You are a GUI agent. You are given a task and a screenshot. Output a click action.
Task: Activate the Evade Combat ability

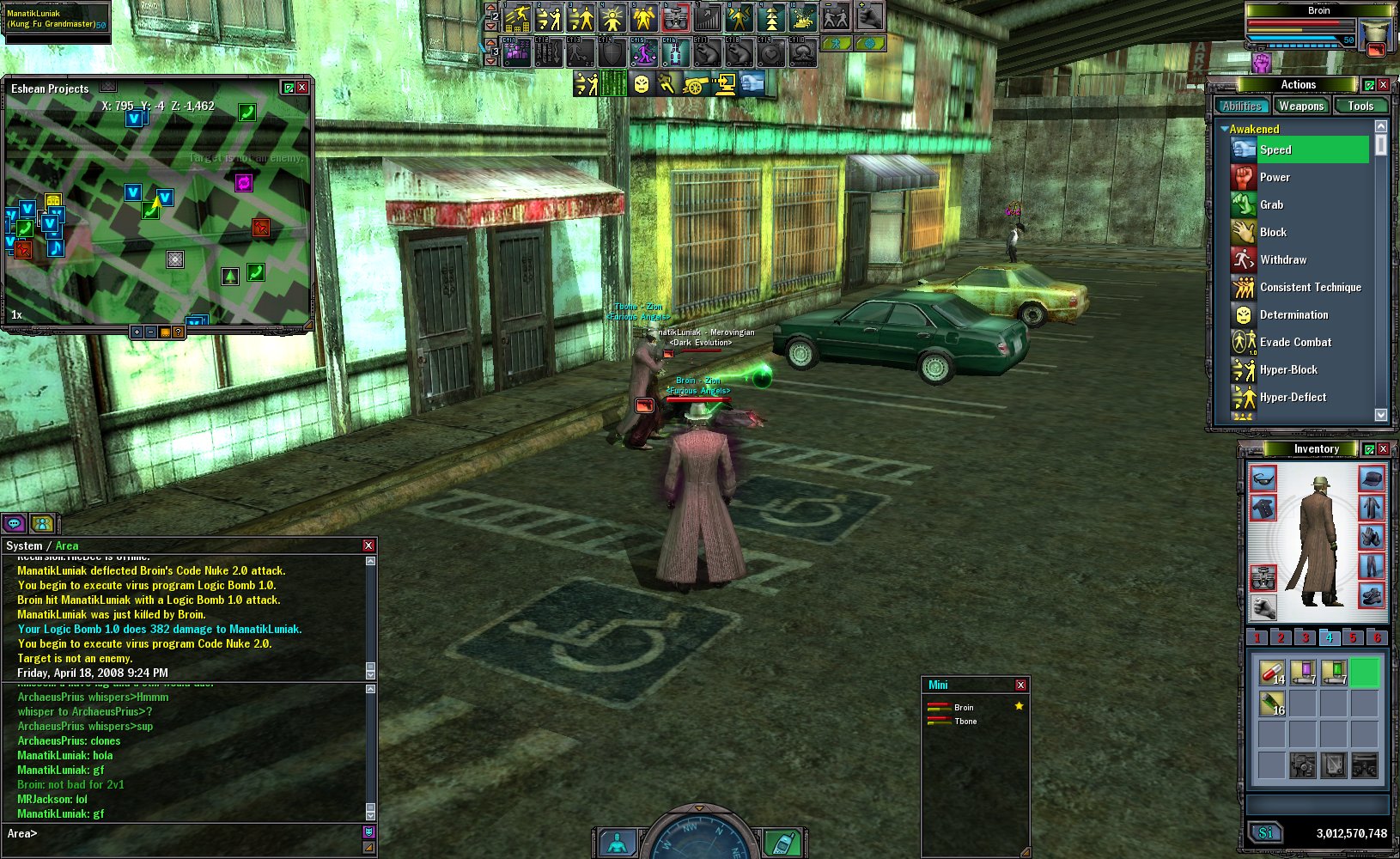(1294, 343)
